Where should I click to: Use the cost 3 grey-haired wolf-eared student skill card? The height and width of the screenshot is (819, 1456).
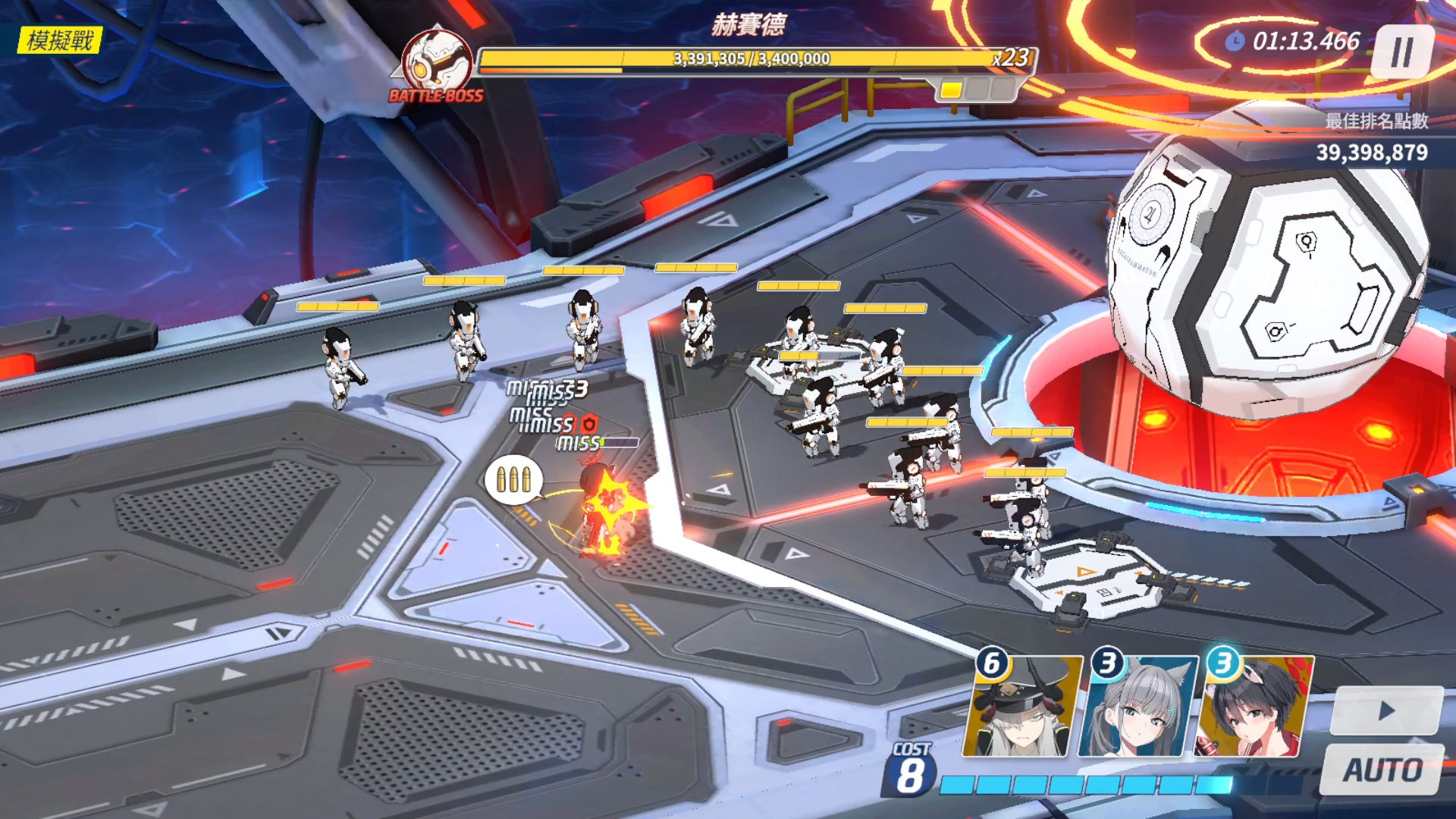(1138, 708)
